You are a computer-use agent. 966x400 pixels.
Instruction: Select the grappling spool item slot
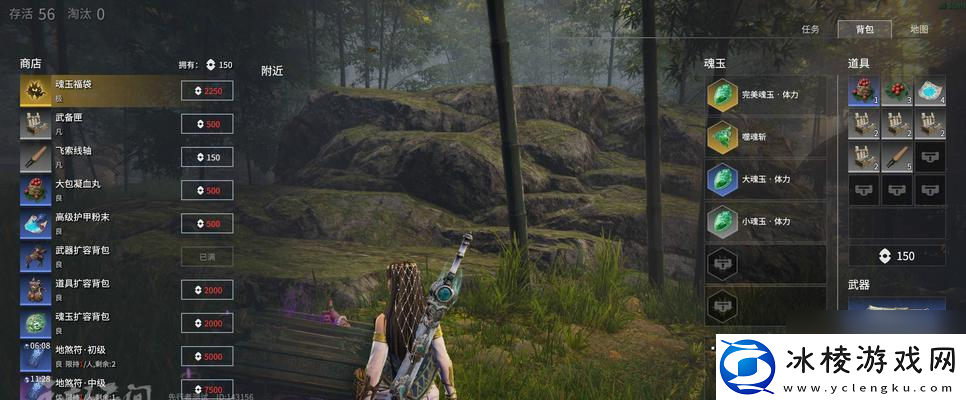tap(897, 156)
